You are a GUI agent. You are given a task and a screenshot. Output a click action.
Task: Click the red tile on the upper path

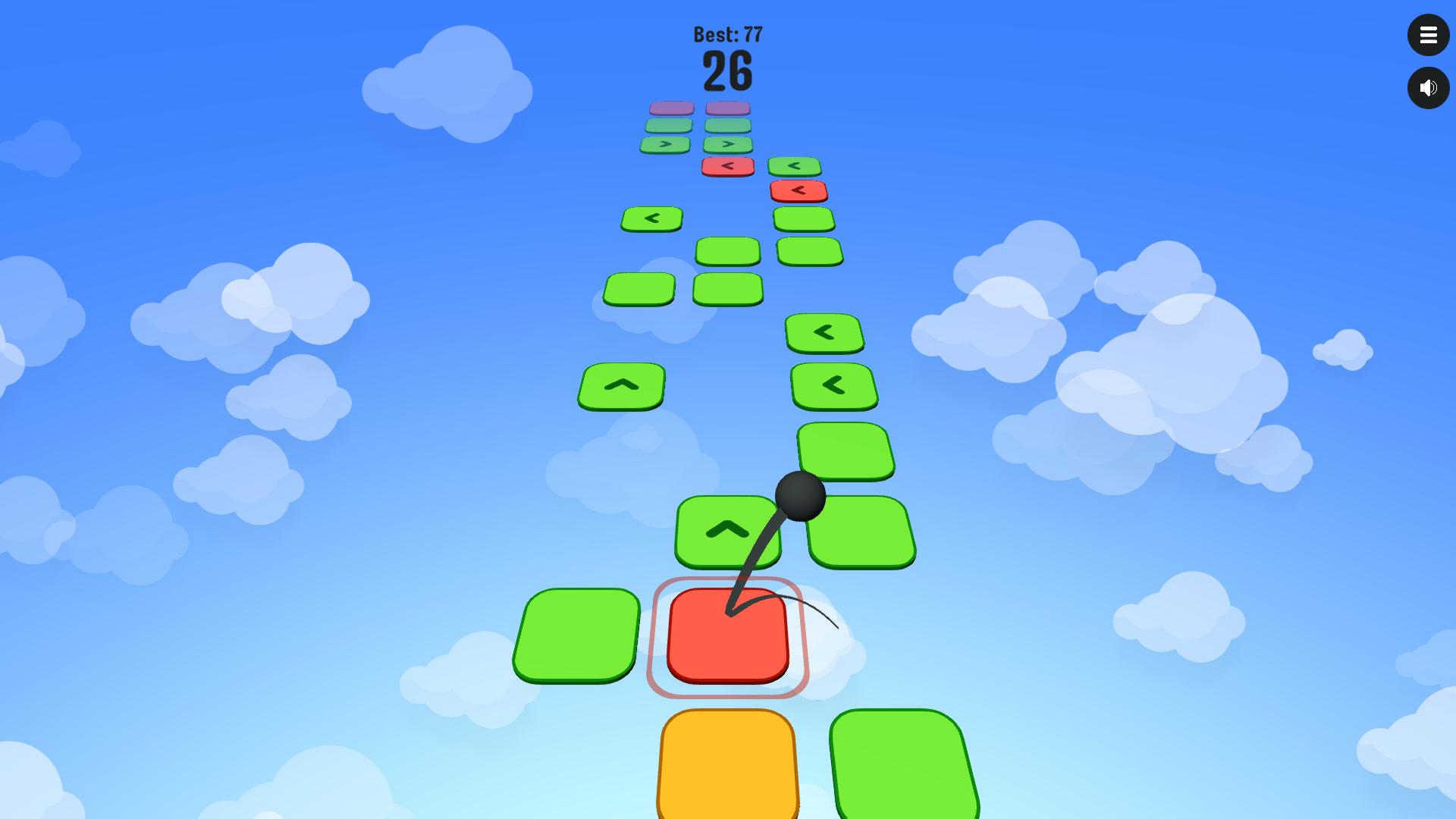[728, 165]
